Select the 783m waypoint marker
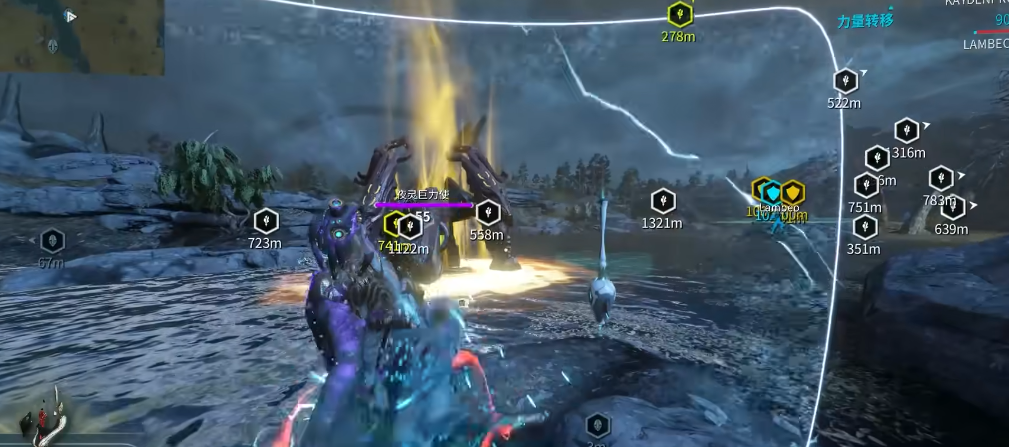The width and height of the screenshot is (1009, 447). (940, 179)
